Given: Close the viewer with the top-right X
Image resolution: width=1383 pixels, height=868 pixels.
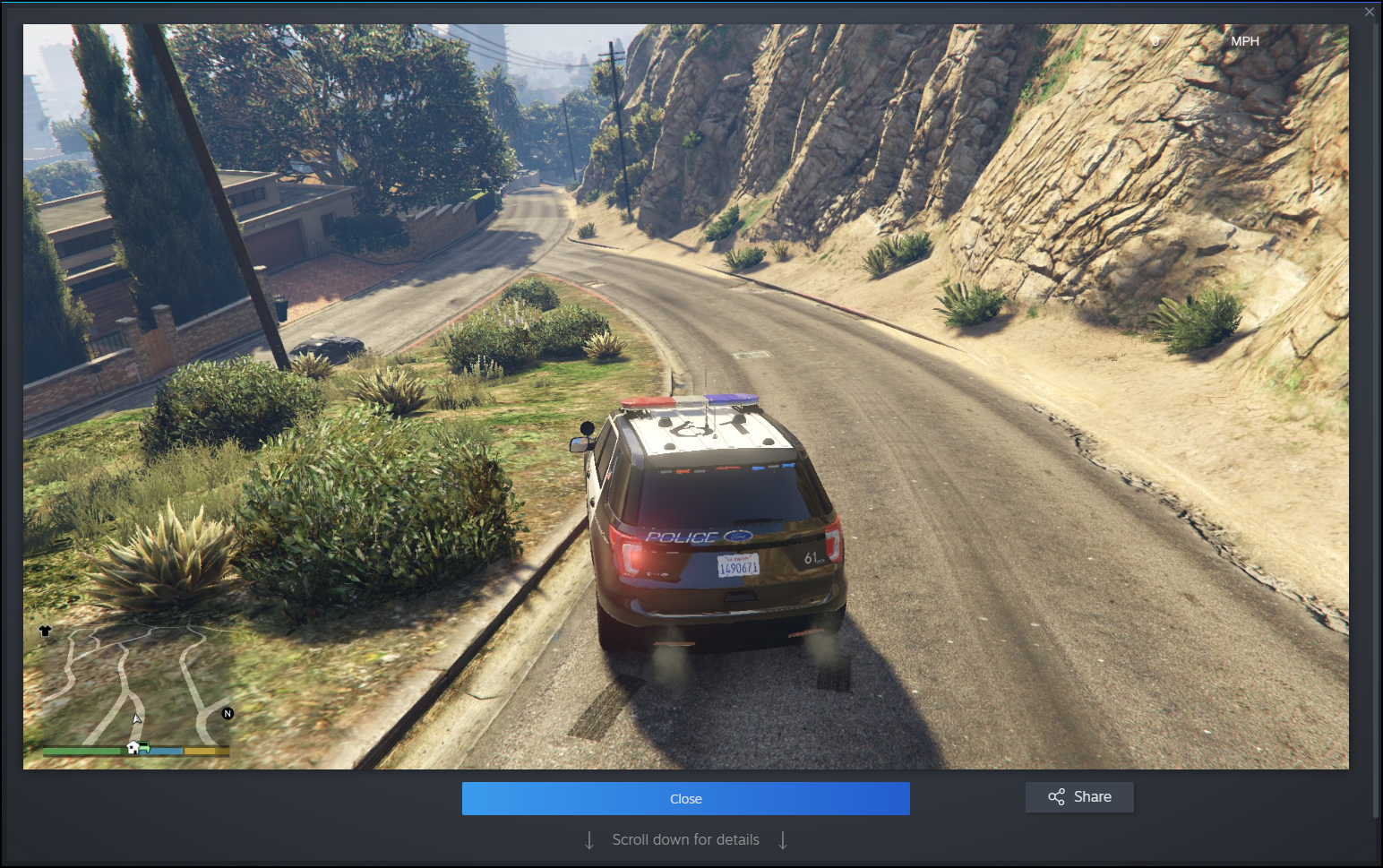Looking at the screenshot, I should click(1369, 12).
